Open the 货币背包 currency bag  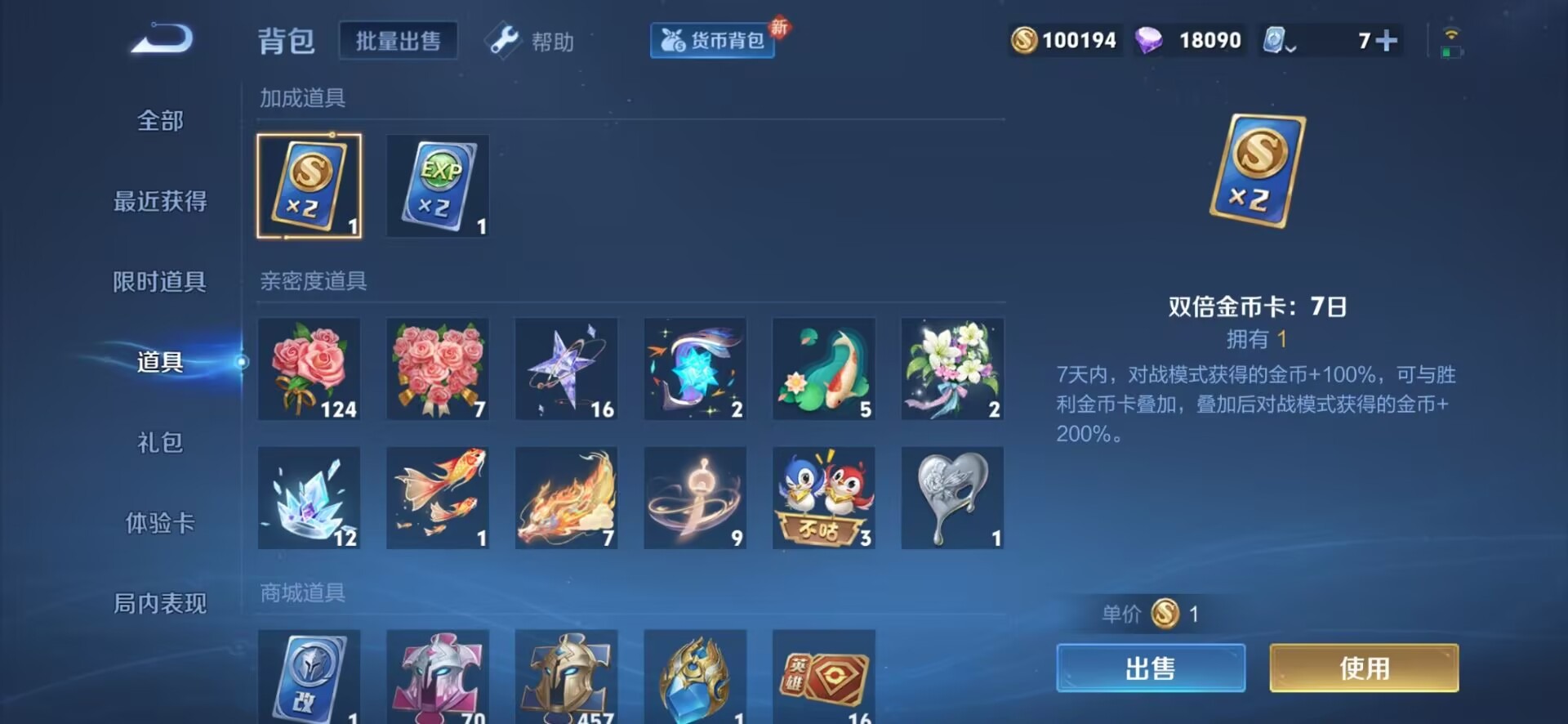click(712, 41)
